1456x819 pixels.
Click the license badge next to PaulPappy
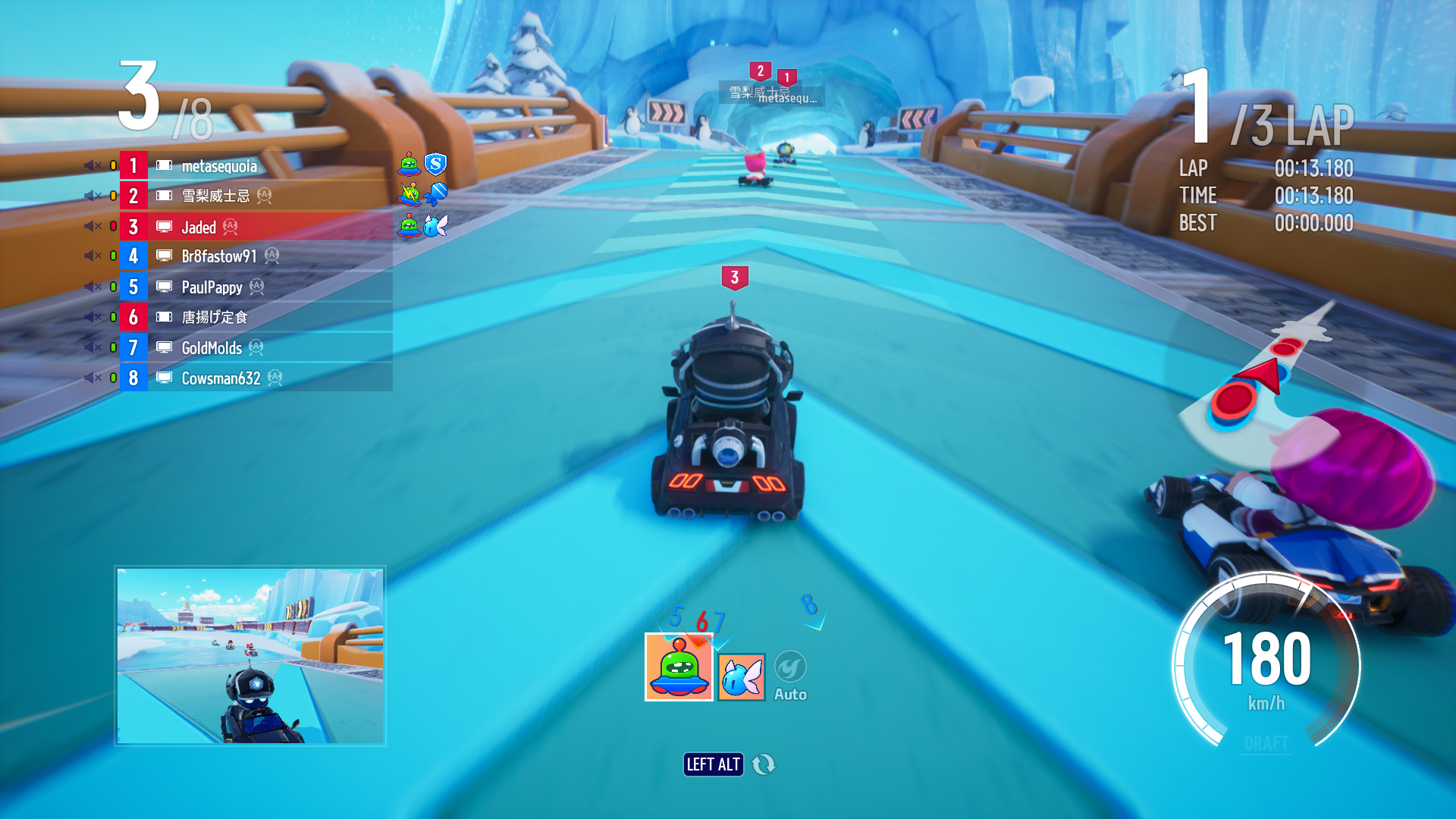point(255,287)
